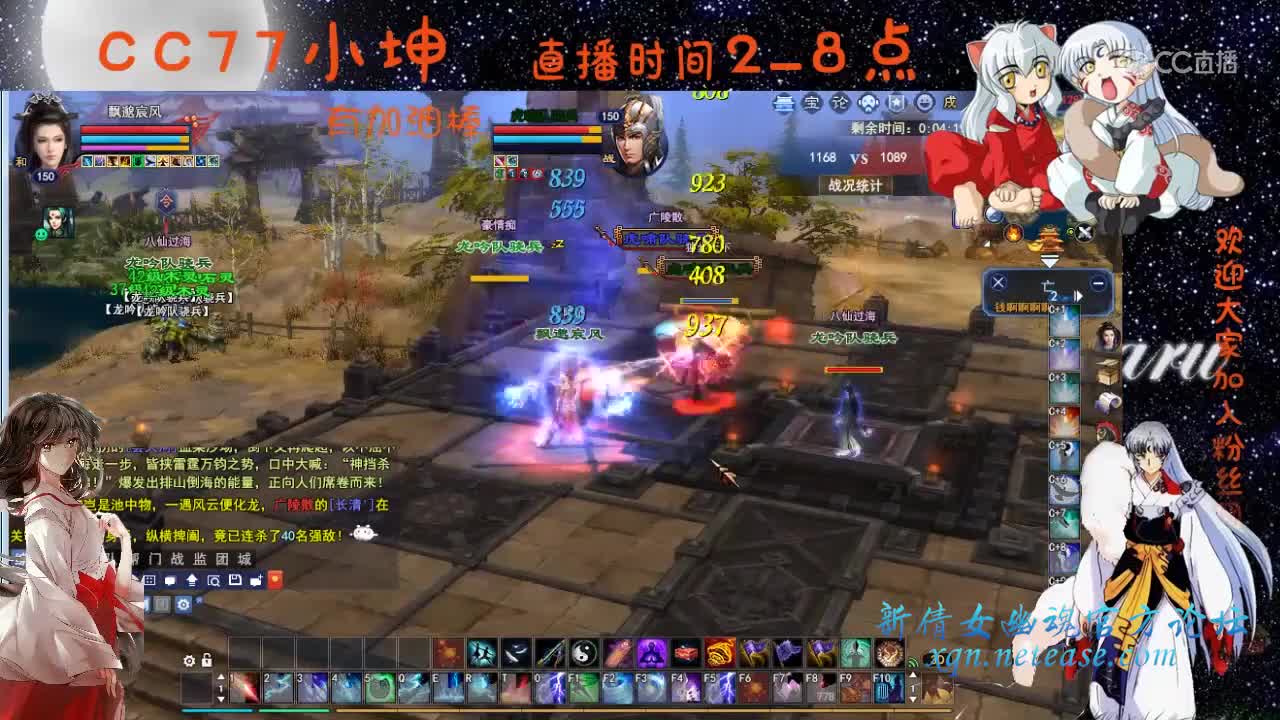Click the up arrow to change hotbar page

pos(221,674)
